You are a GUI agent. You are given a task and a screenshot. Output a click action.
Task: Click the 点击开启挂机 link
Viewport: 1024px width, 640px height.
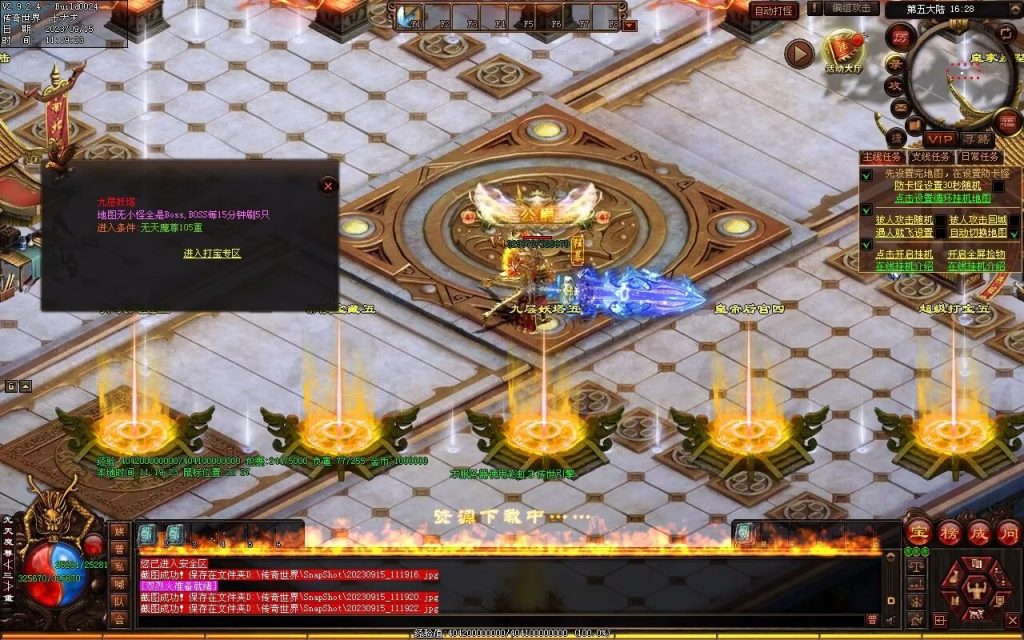click(905, 254)
